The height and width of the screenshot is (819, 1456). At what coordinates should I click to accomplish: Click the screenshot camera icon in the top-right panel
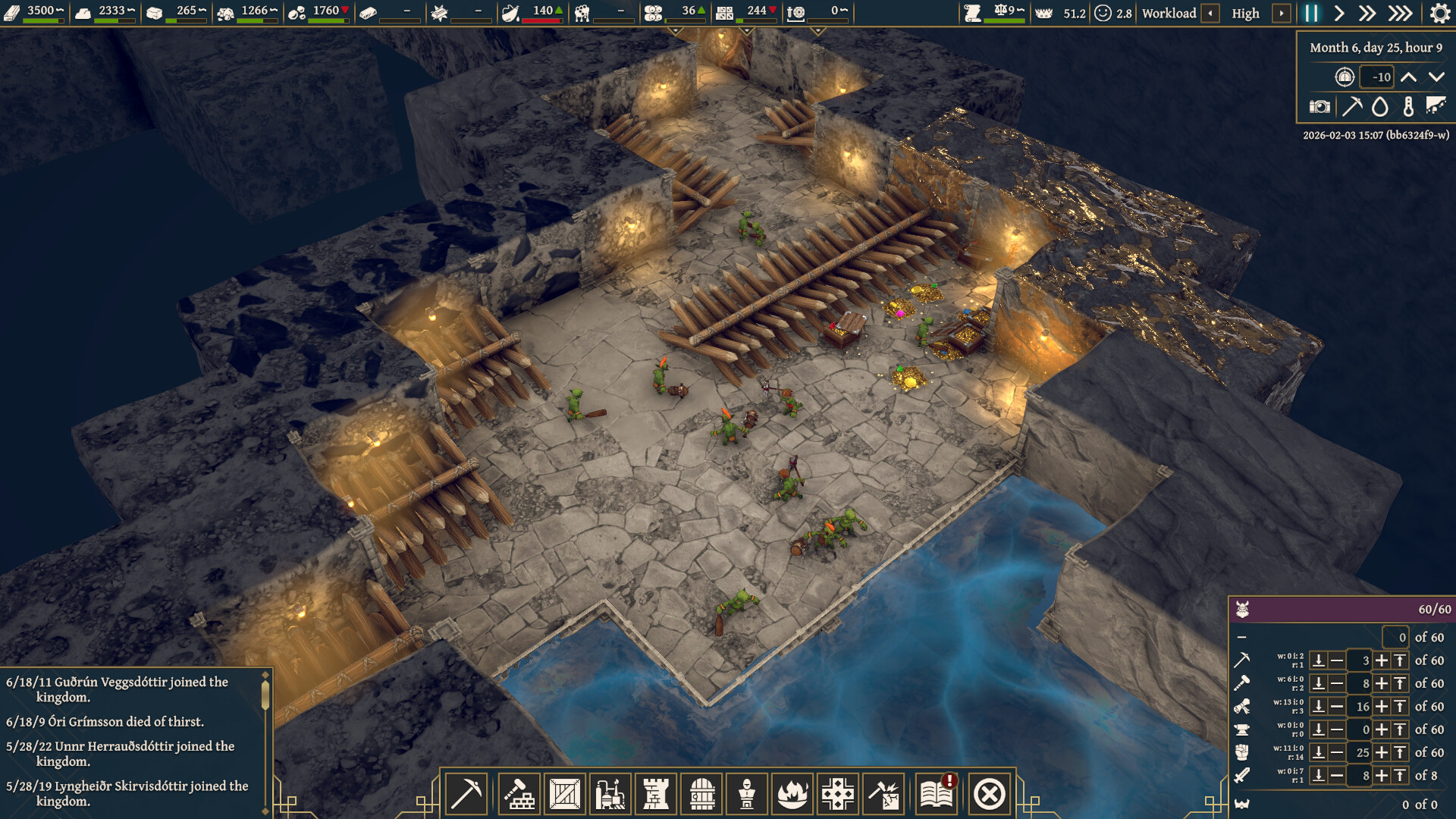[x=1319, y=106]
